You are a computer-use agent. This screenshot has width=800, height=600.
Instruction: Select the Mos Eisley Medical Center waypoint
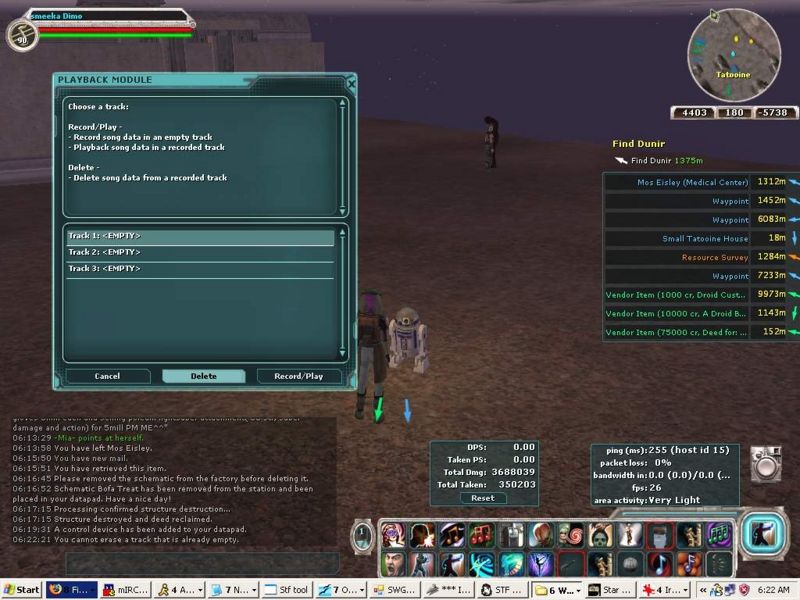(692, 183)
